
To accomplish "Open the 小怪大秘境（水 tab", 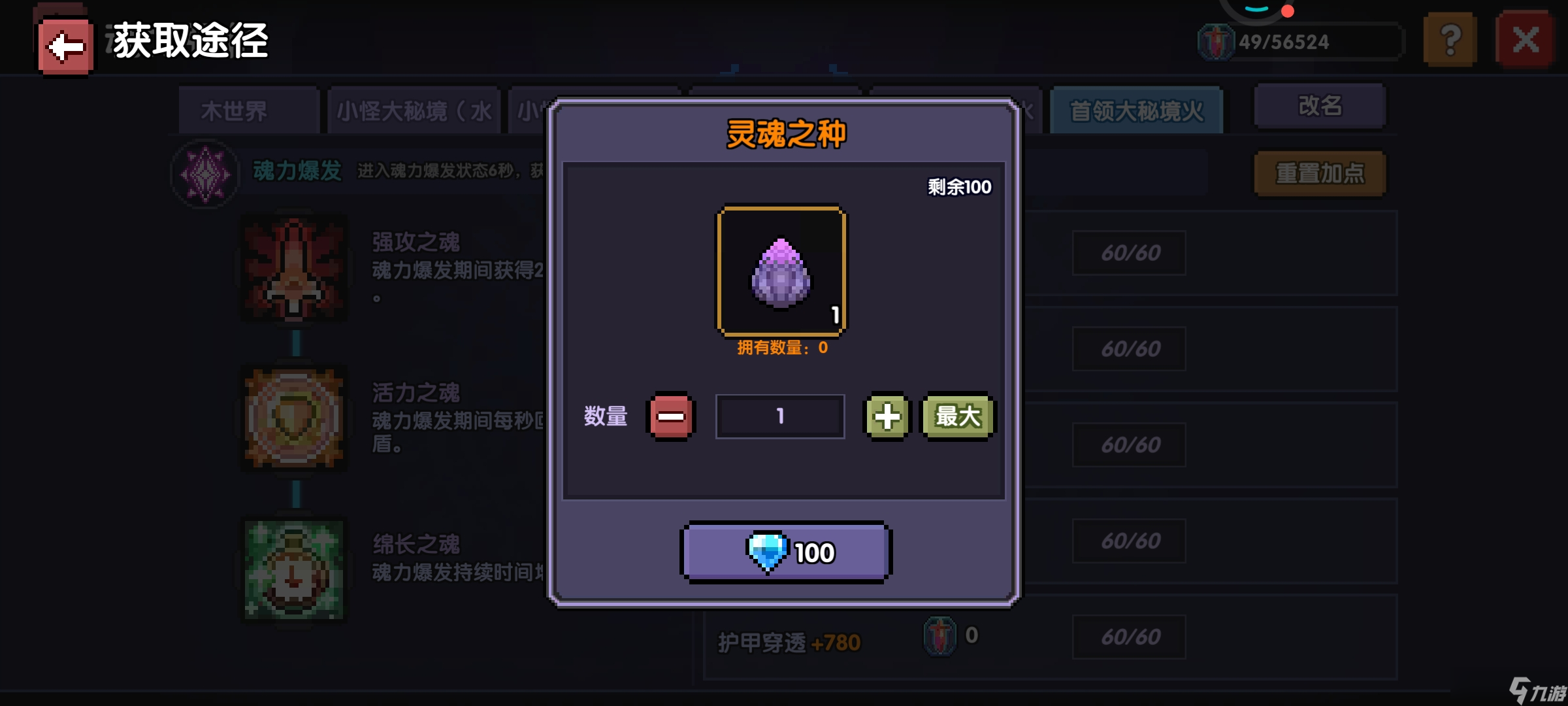I will pyautogui.click(x=414, y=110).
